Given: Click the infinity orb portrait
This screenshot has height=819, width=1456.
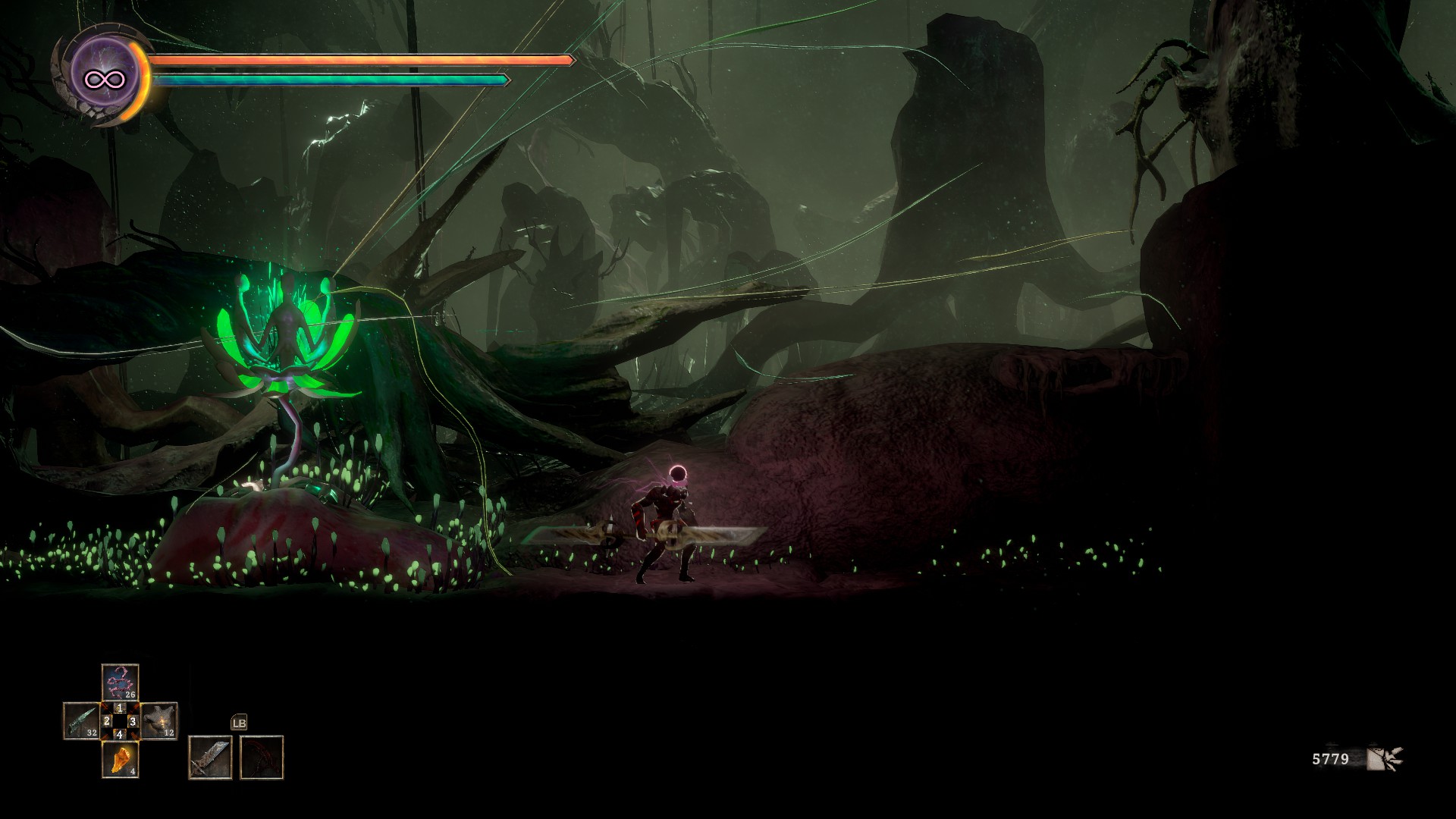Looking at the screenshot, I should [x=104, y=77].
